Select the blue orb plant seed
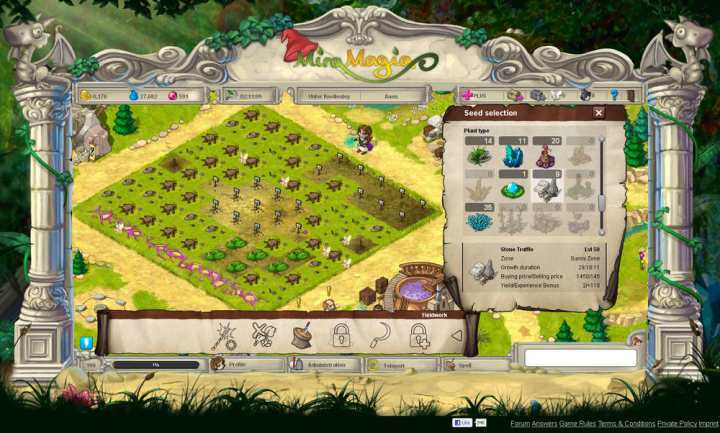This screenshot has width=720, height=433. tap(514, 190)
